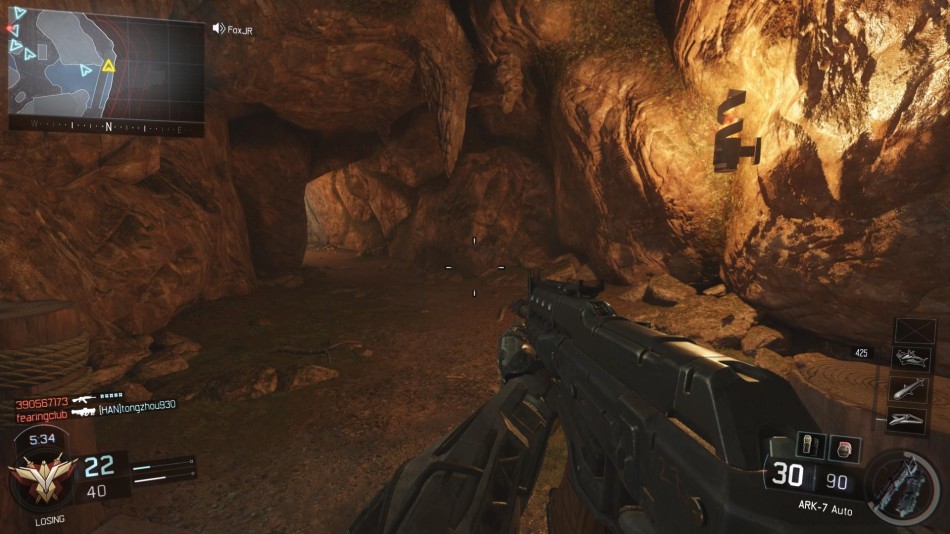The image size is (950, 534).
Task: Click the minimap in the corner
Action: pyautogui.click(x=105, y=68)
